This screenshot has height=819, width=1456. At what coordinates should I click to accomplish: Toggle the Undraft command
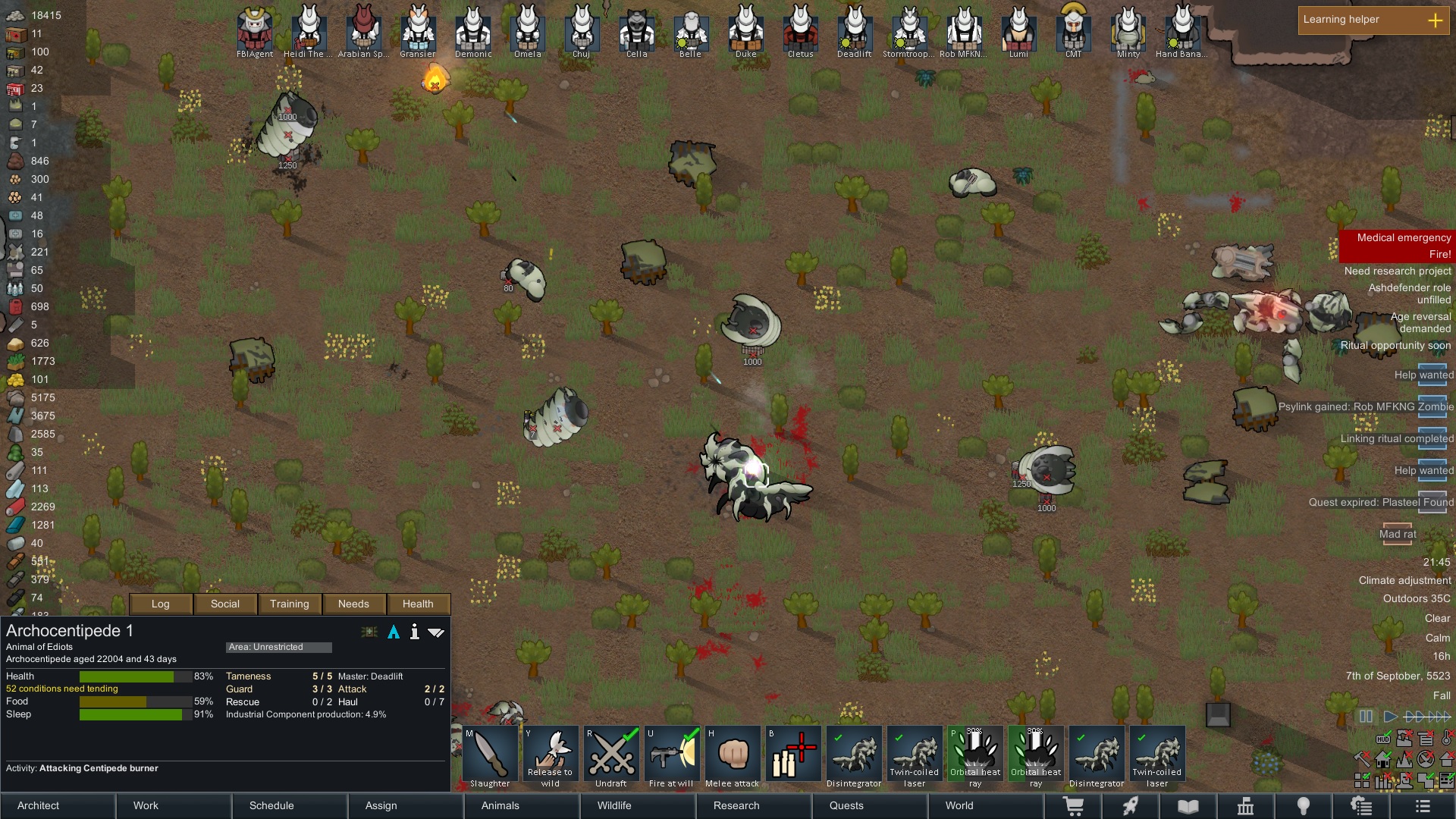point(611,756)
